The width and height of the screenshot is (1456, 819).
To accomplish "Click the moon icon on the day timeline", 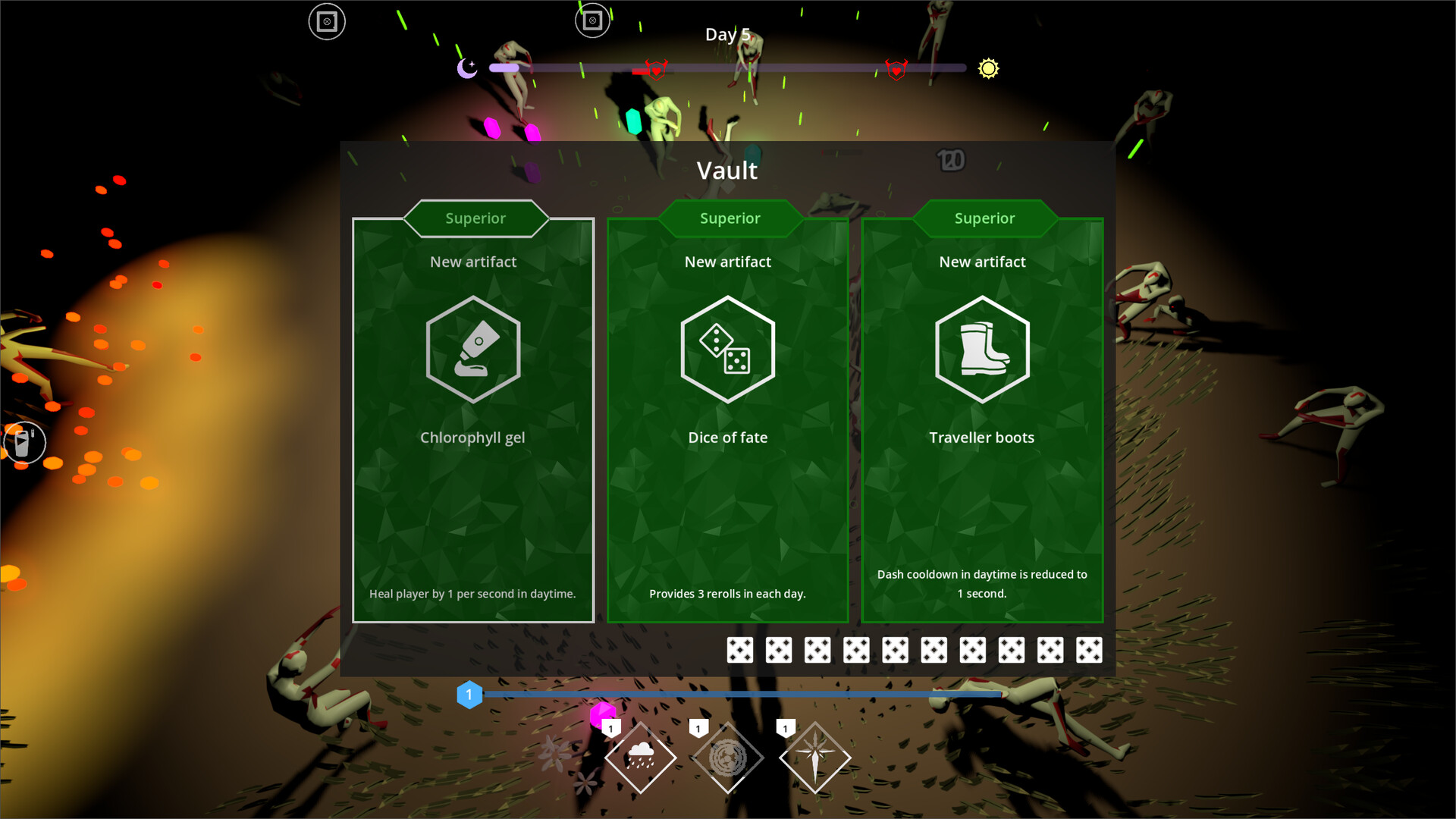I will point(466,69).
